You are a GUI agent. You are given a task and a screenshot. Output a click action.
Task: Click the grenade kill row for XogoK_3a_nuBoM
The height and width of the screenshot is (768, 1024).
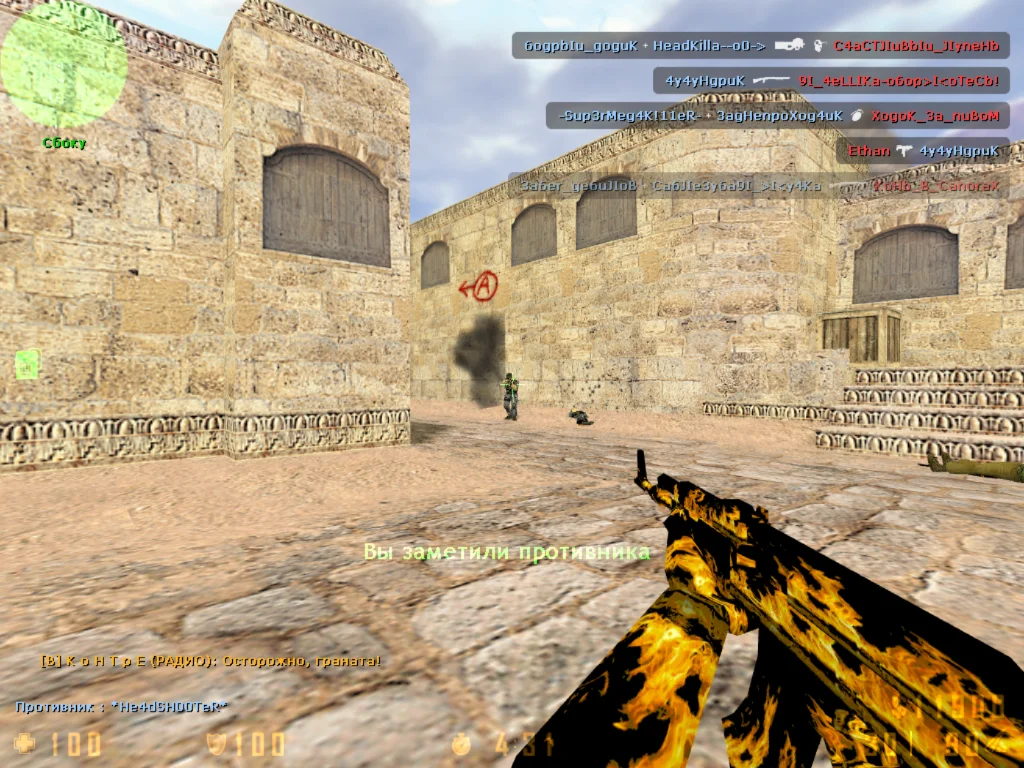tap(777, 116)
